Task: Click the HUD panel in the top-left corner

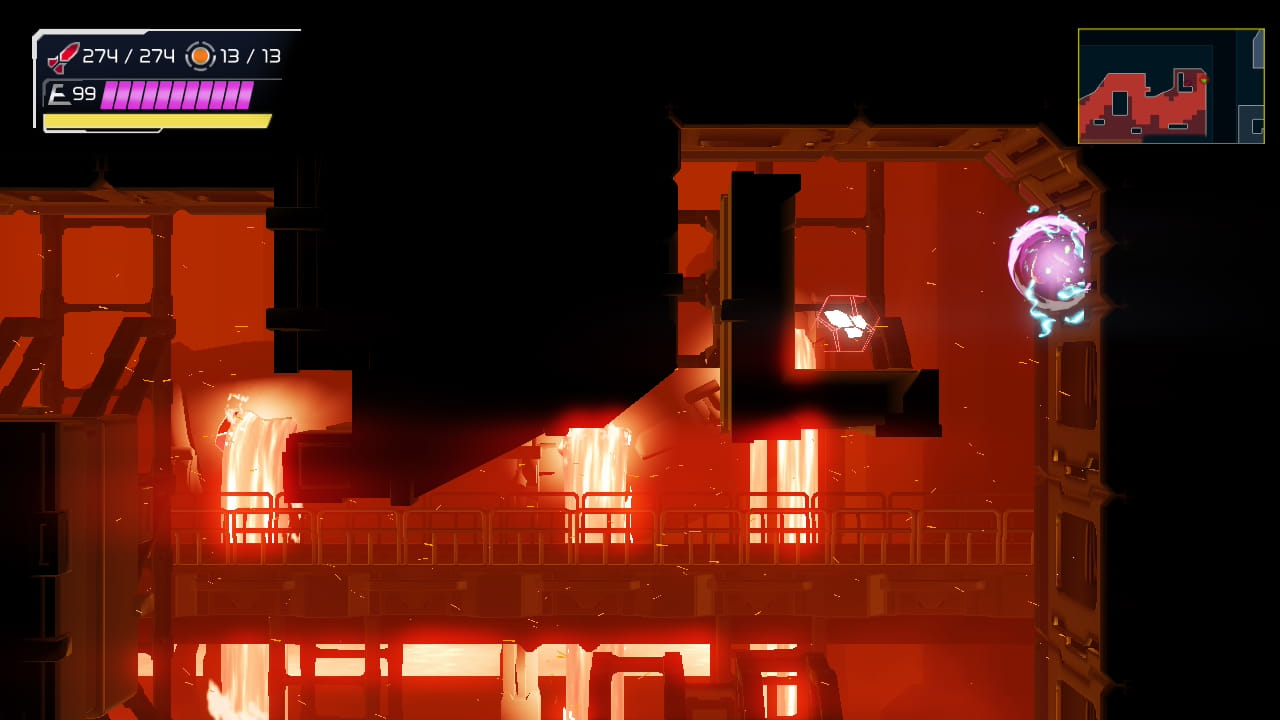Action: [160, 80]
